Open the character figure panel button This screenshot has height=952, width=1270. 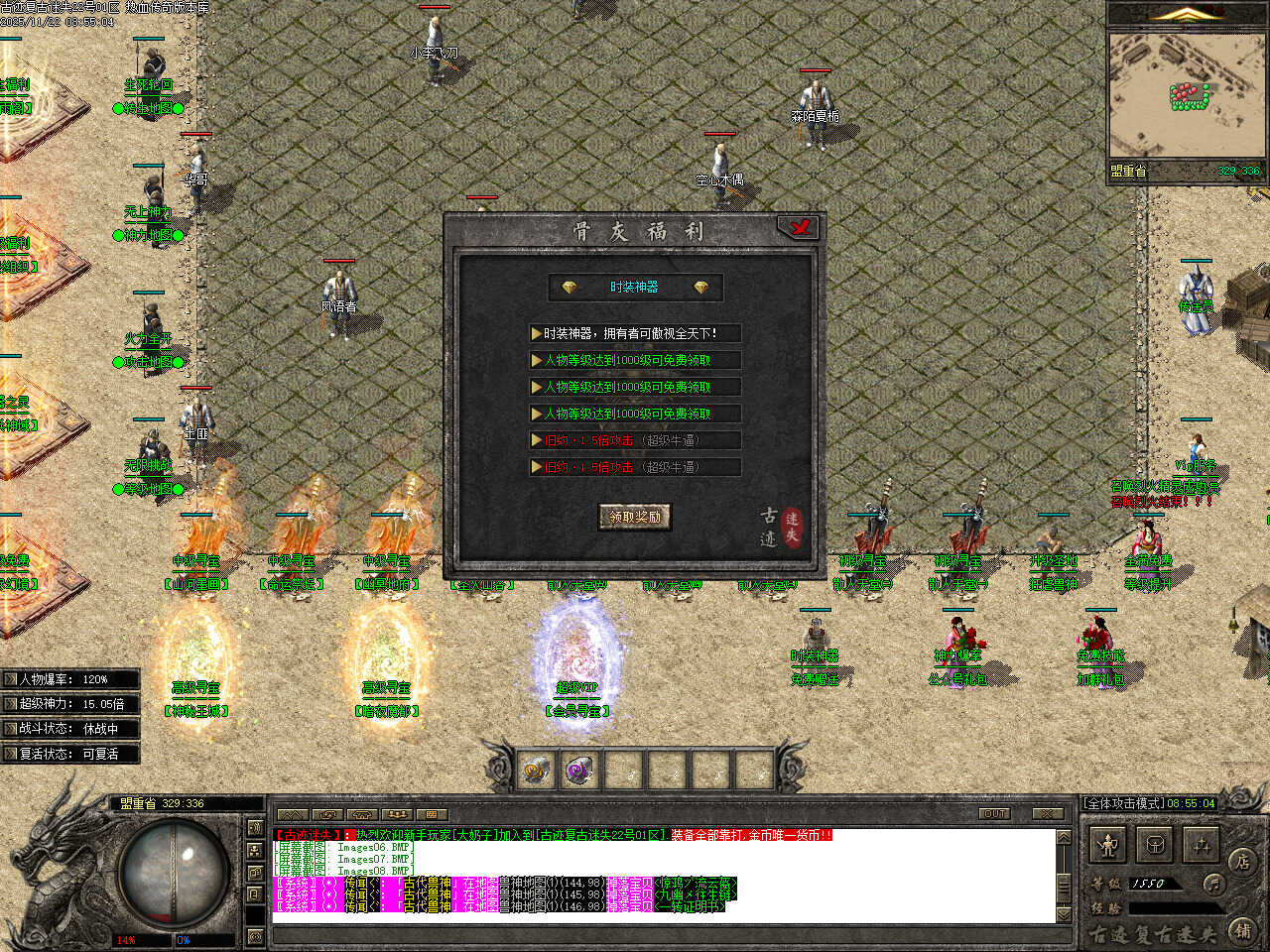coord(1109,846)
